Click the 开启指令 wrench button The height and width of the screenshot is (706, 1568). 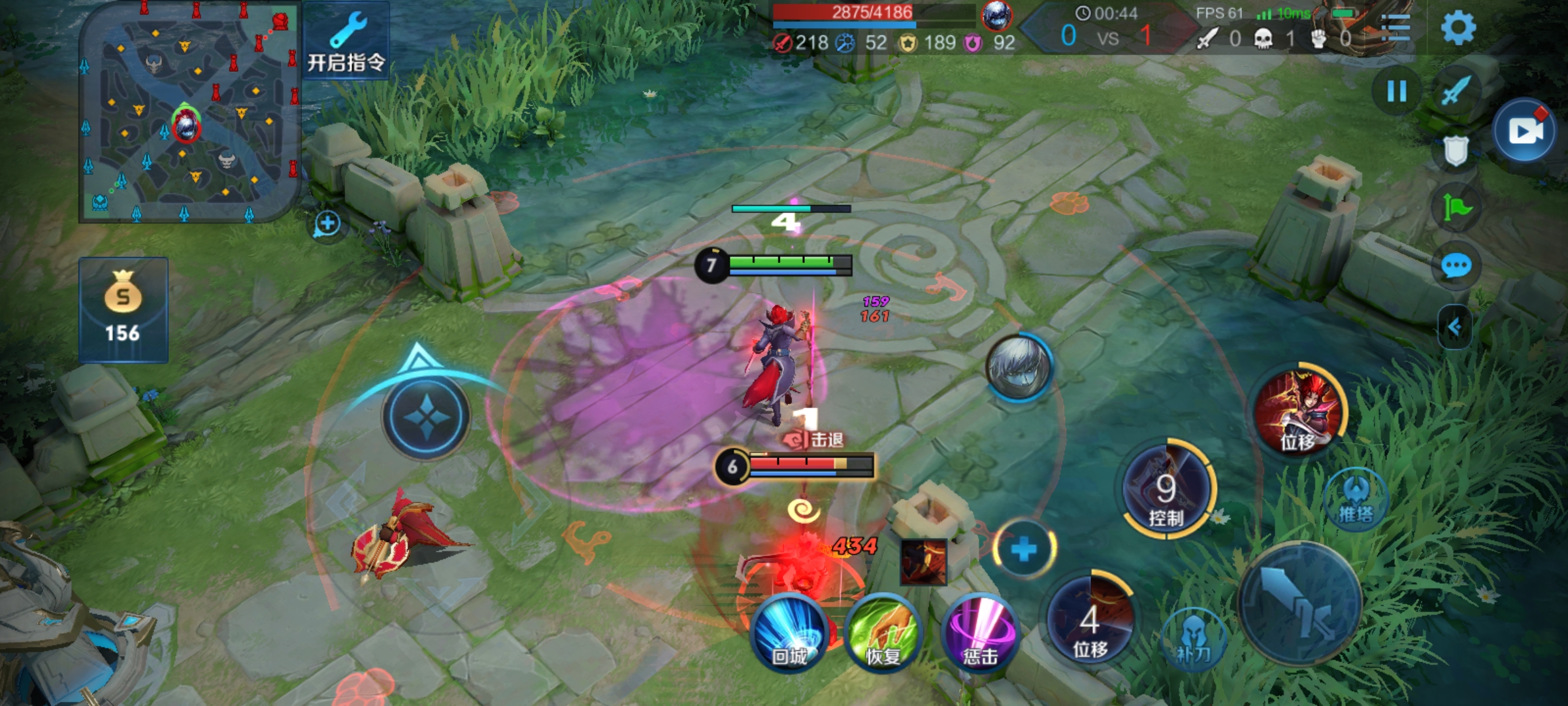click(x=346, y=41)
